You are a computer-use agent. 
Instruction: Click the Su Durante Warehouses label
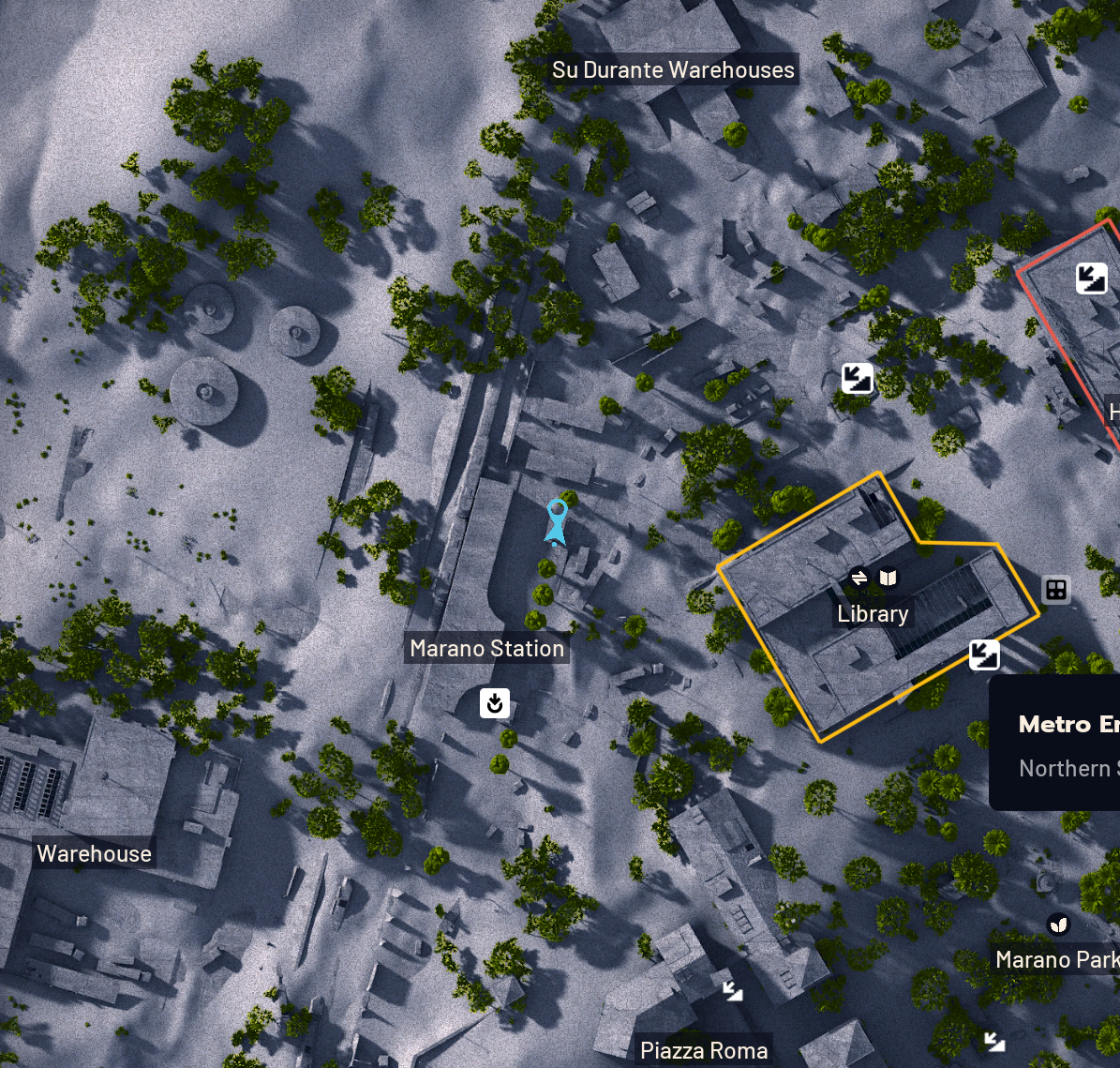tap(673, 70)
